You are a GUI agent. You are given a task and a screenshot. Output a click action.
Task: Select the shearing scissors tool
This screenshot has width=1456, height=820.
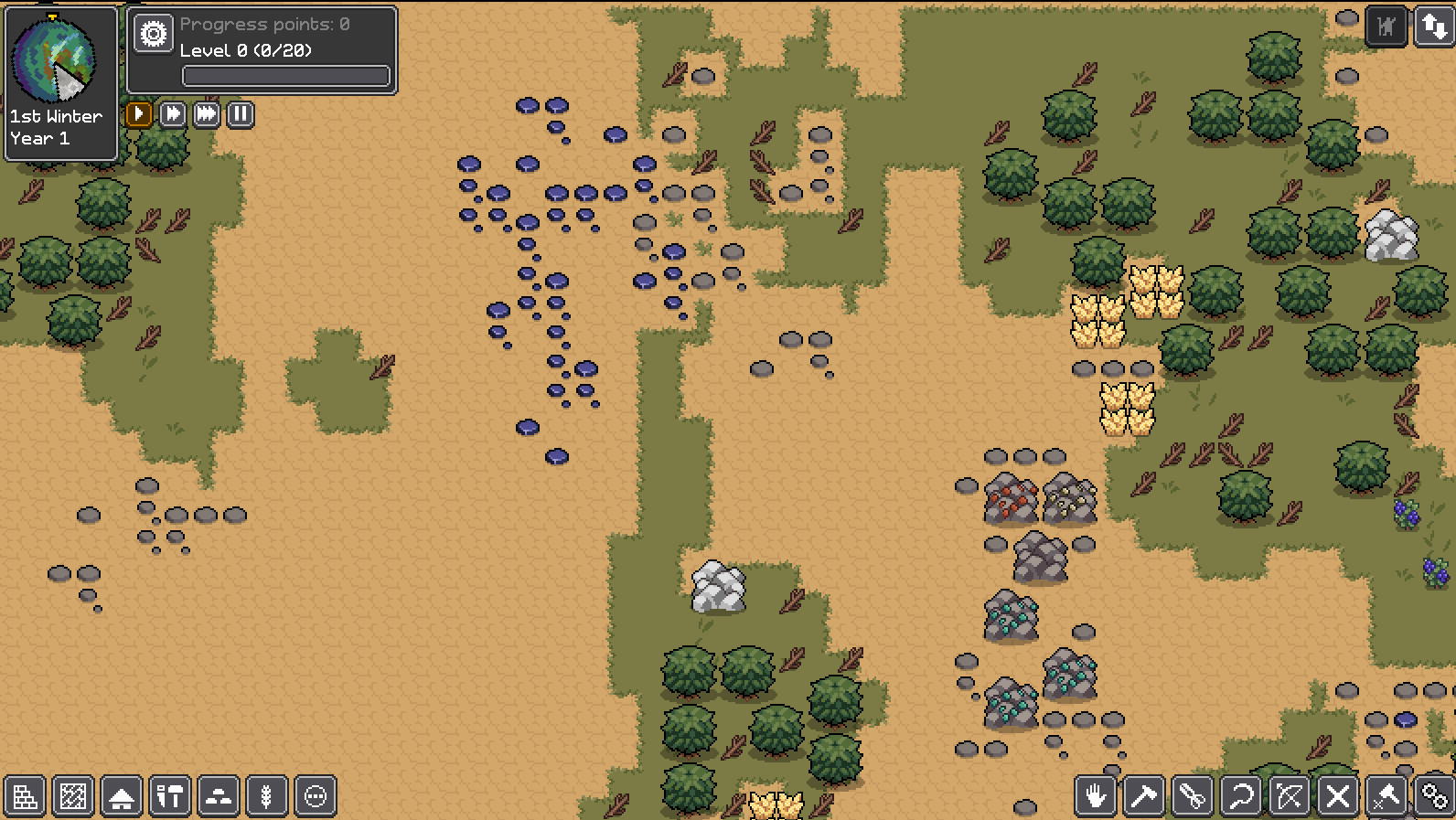click(1193, 795)
